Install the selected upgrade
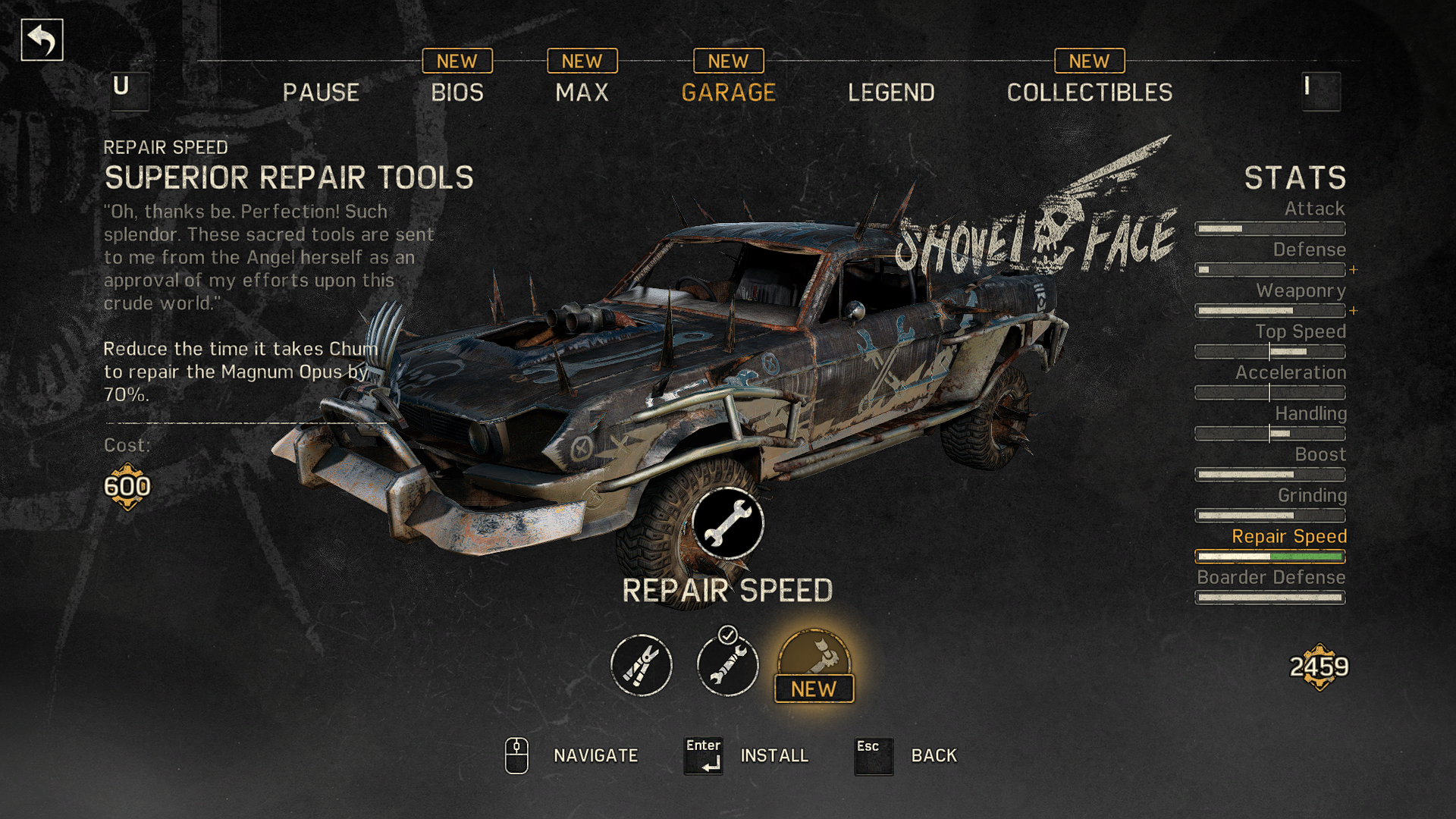This screenshot has width=1456, height=819. [773, 755]
